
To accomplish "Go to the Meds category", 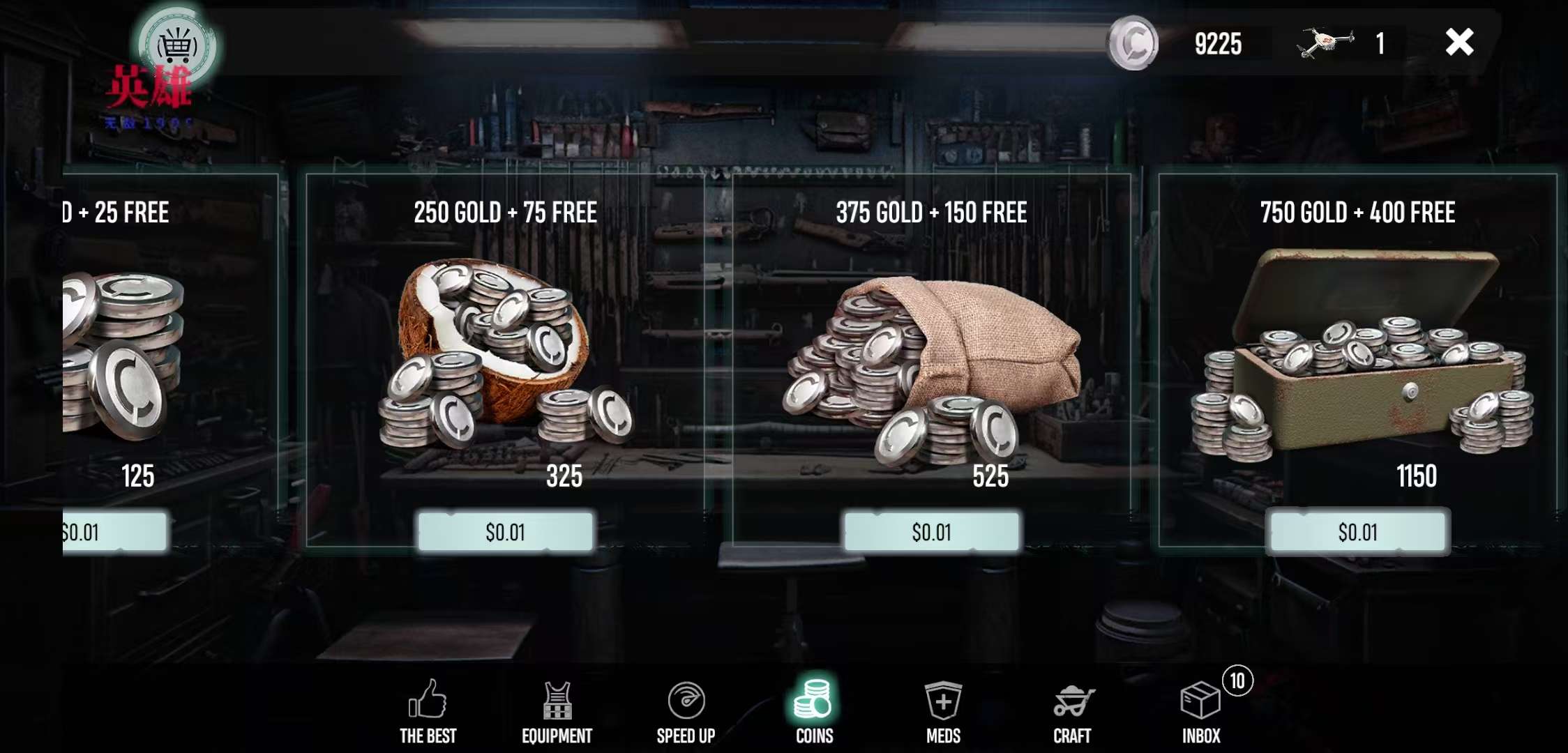I will tap(943, 710).
